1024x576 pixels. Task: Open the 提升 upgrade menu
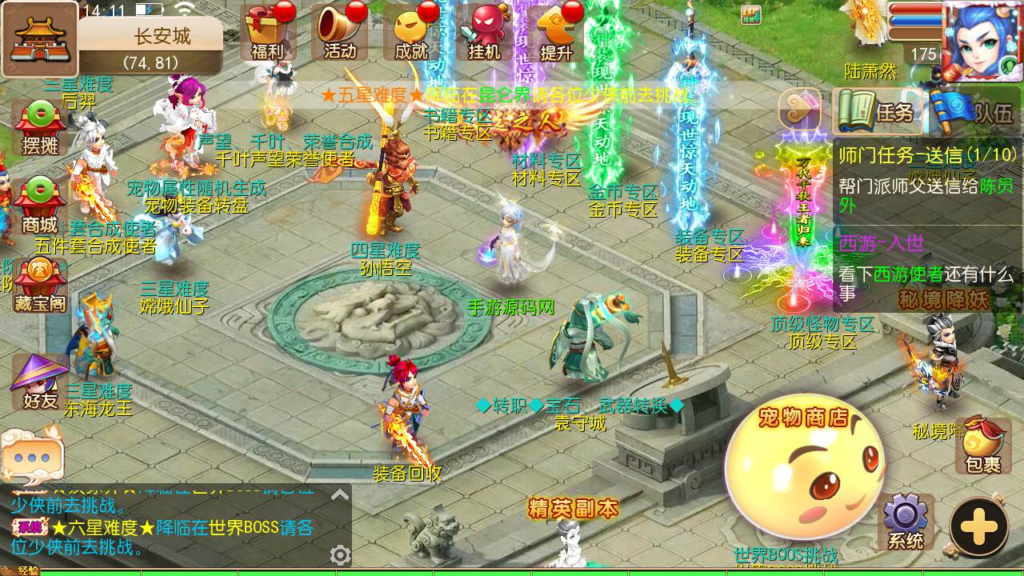pyautogui.click(x=556, y=31)
